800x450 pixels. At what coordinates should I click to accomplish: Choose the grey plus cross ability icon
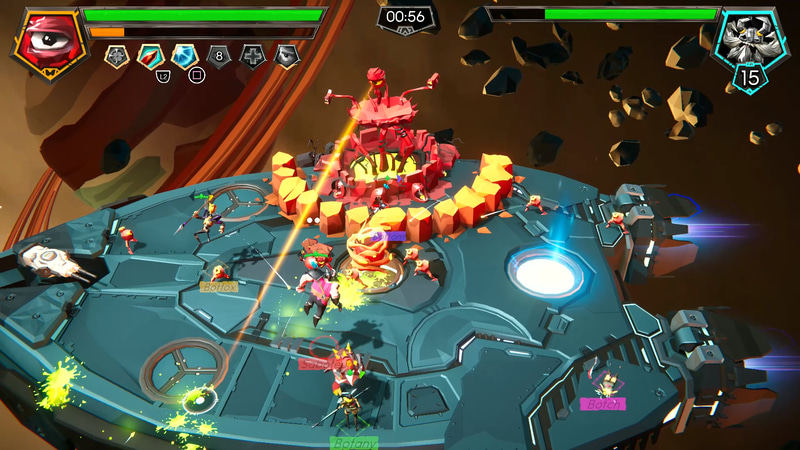[253, 56]
